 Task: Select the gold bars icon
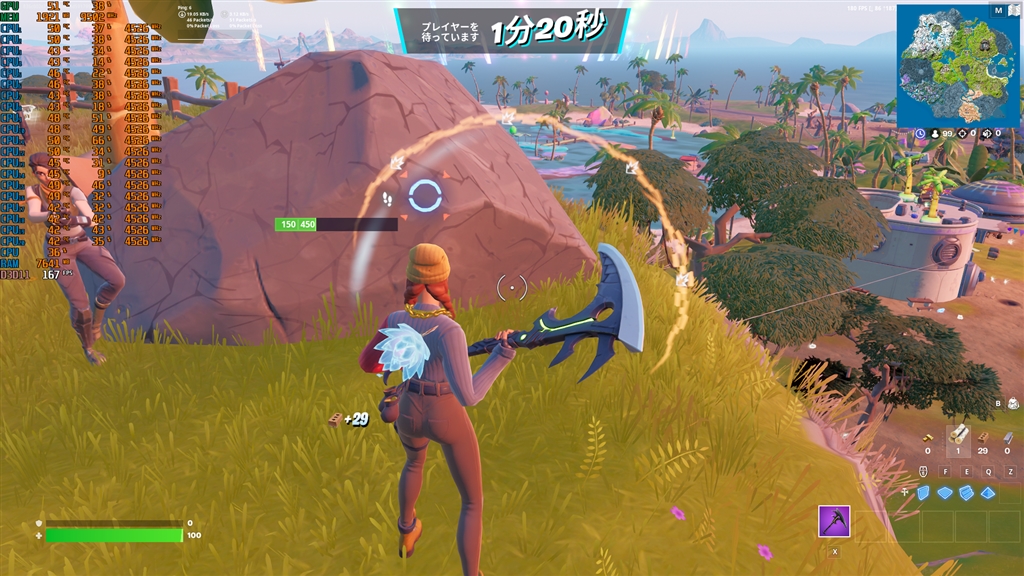click(928, 437)
